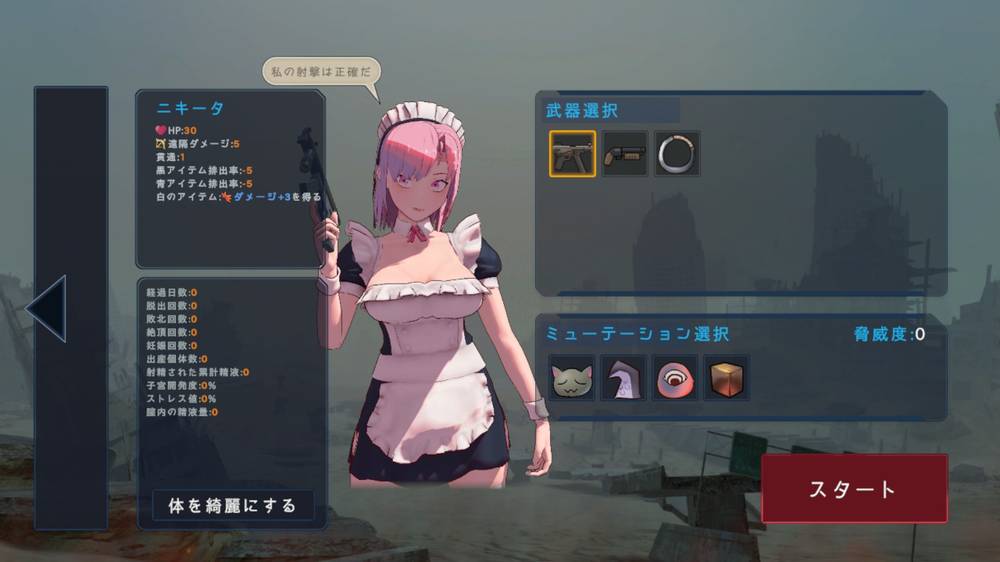The width and height of the screenshot is (1000, 562).
Task: Select the submachine gun weapon
Action: pyautogui.click(x=572, y=154)
